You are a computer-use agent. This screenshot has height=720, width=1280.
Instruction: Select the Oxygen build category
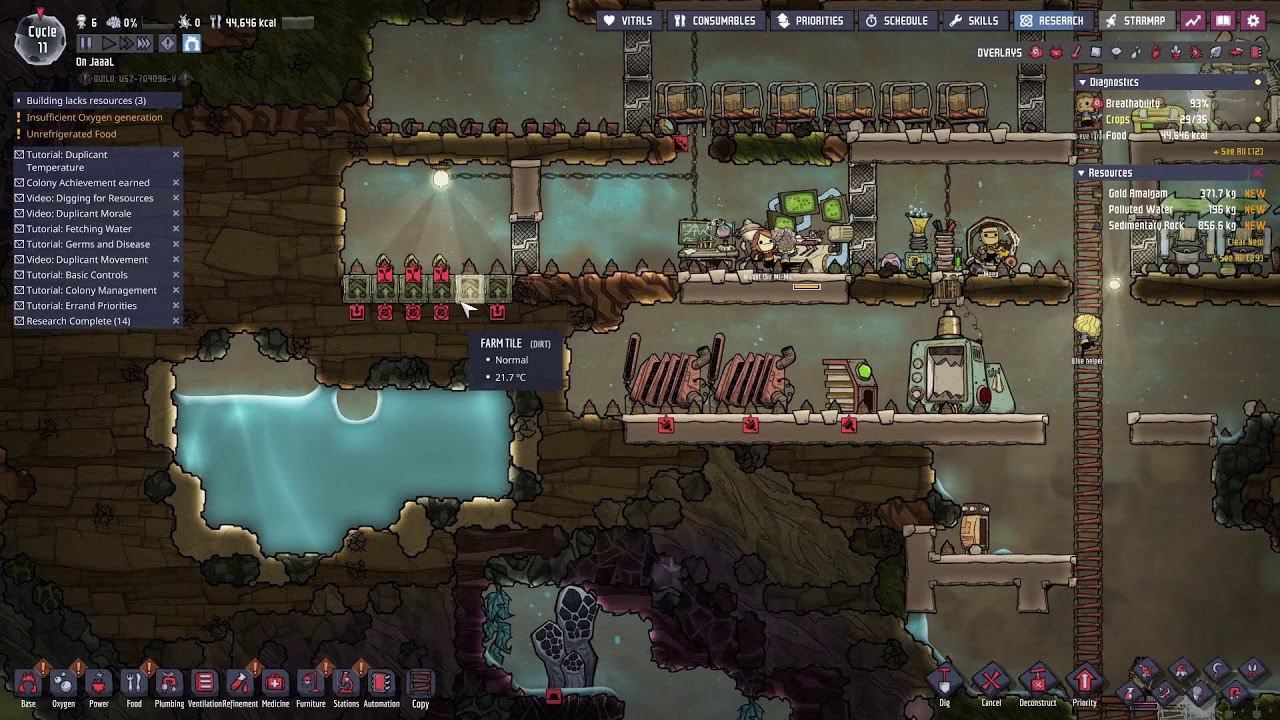[63, 685]
